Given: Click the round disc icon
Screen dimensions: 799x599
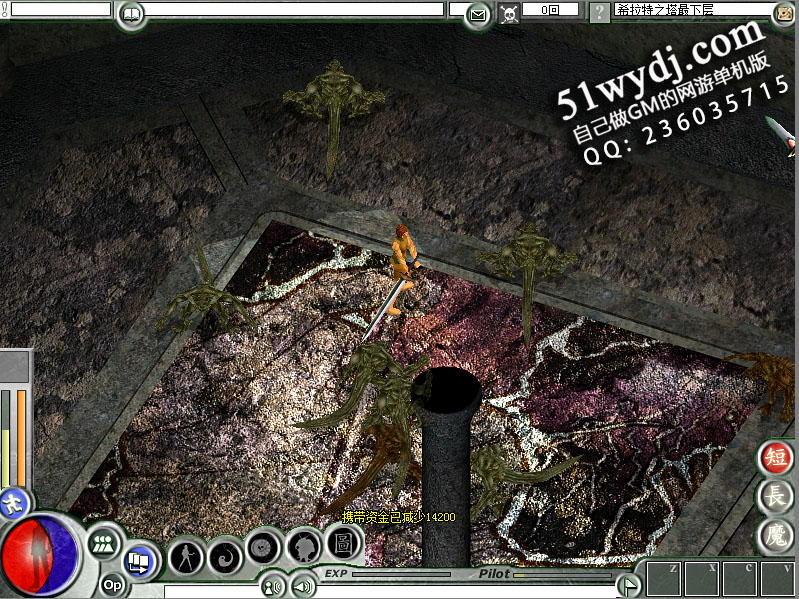Looking at the screenshot, I should [264, 548].
